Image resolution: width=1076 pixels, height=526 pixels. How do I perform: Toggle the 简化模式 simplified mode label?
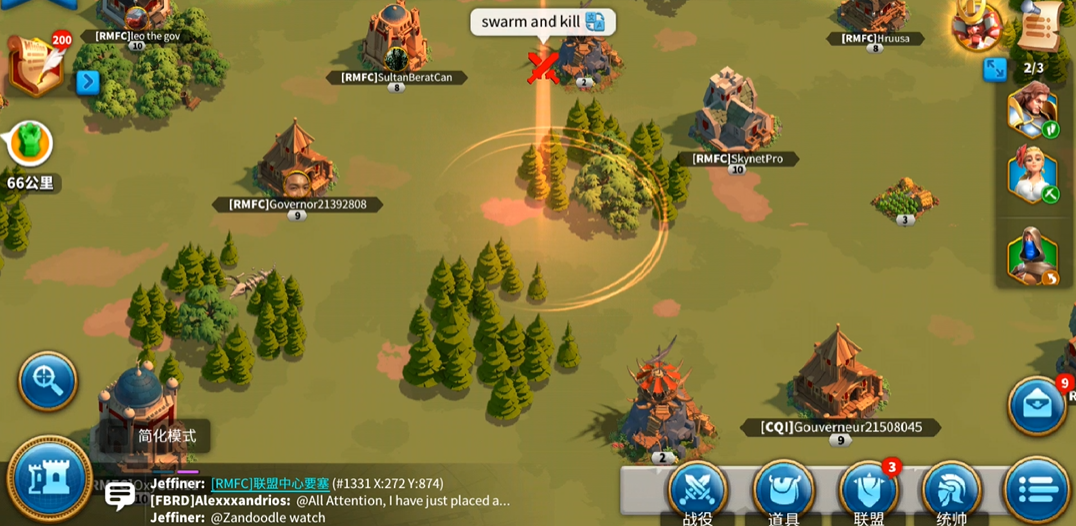pos(167,436)
